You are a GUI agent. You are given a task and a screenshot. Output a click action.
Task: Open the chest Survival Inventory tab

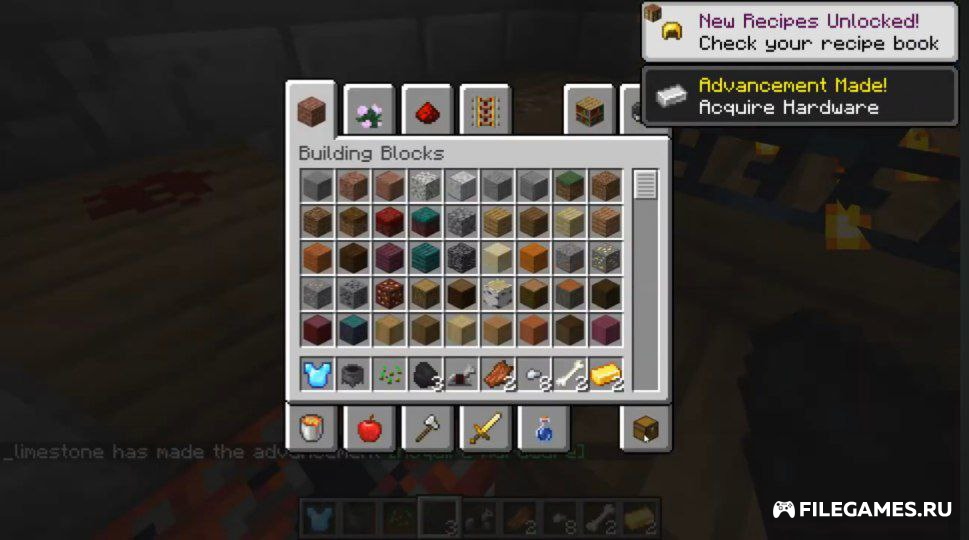tap(646, 429)
